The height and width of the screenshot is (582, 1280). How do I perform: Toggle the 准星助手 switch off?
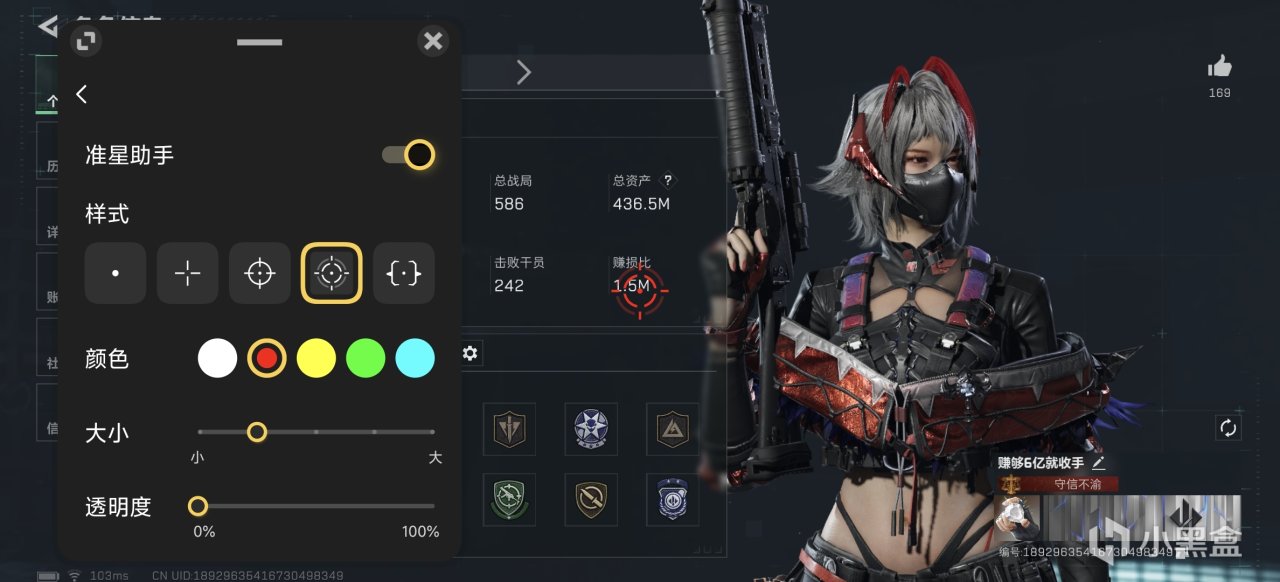pyautogui.click(x=408, y=155)
